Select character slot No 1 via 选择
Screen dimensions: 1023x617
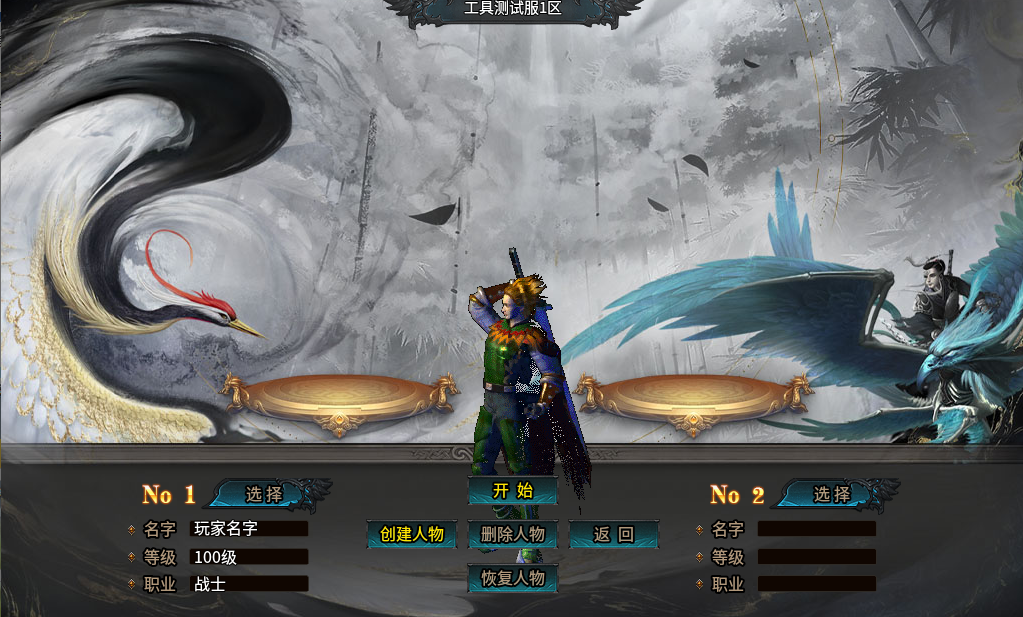tap(265, 494)
